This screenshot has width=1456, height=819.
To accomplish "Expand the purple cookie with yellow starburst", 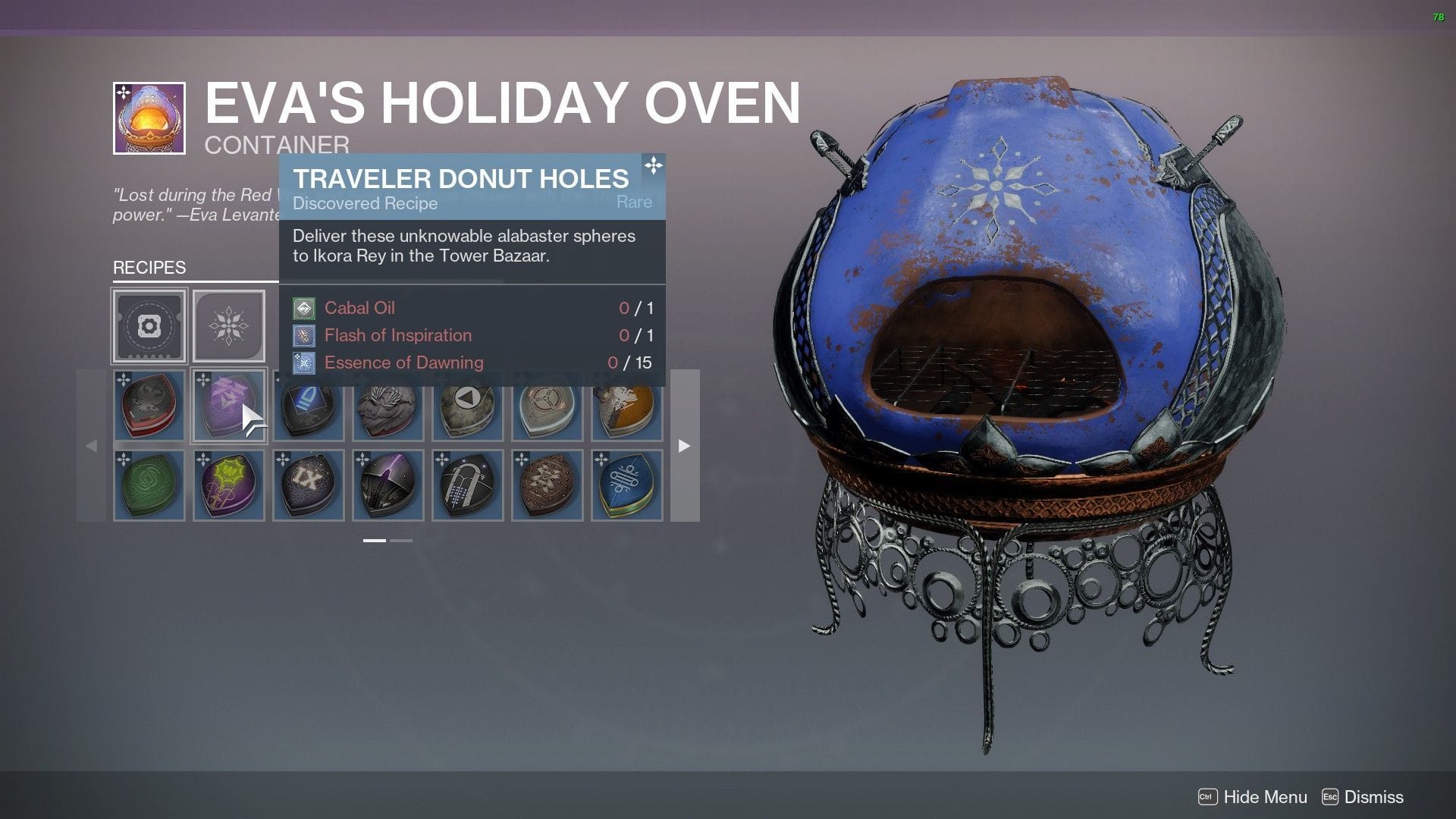I will (x=228, y=483).
